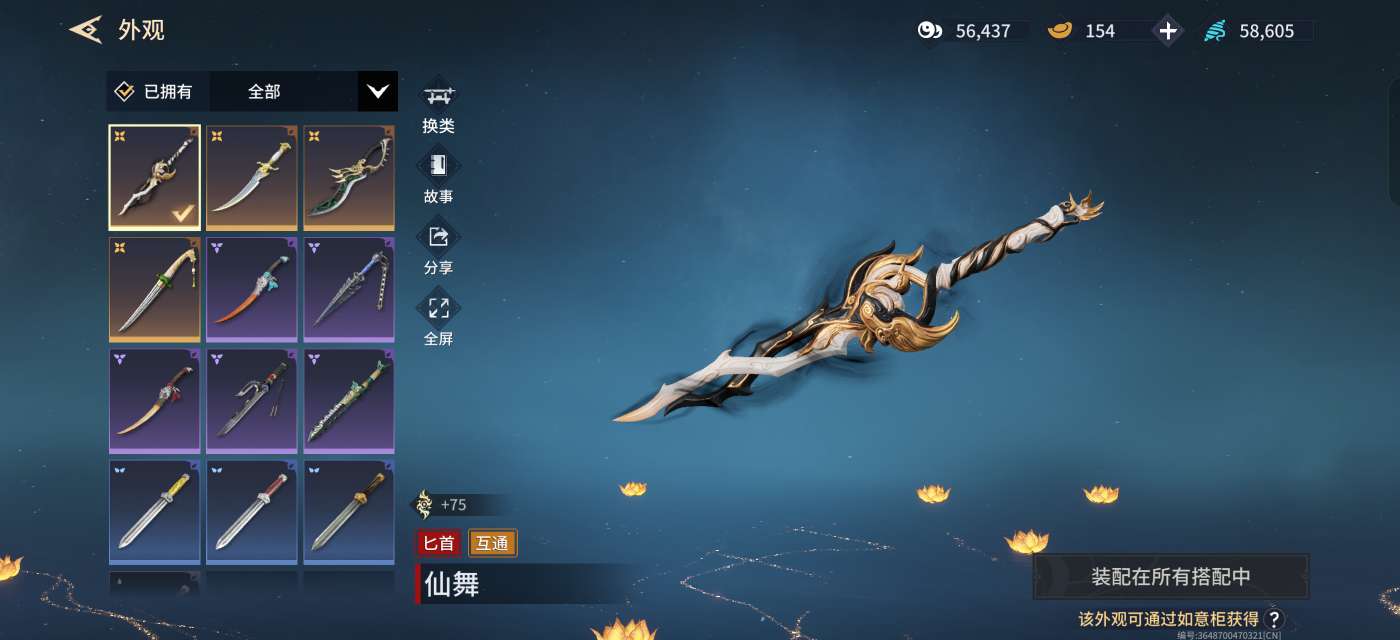The width and height of the screenshot is (1400, 640).
Task: Click the orange 互通 tag
Action: [492, 543]
